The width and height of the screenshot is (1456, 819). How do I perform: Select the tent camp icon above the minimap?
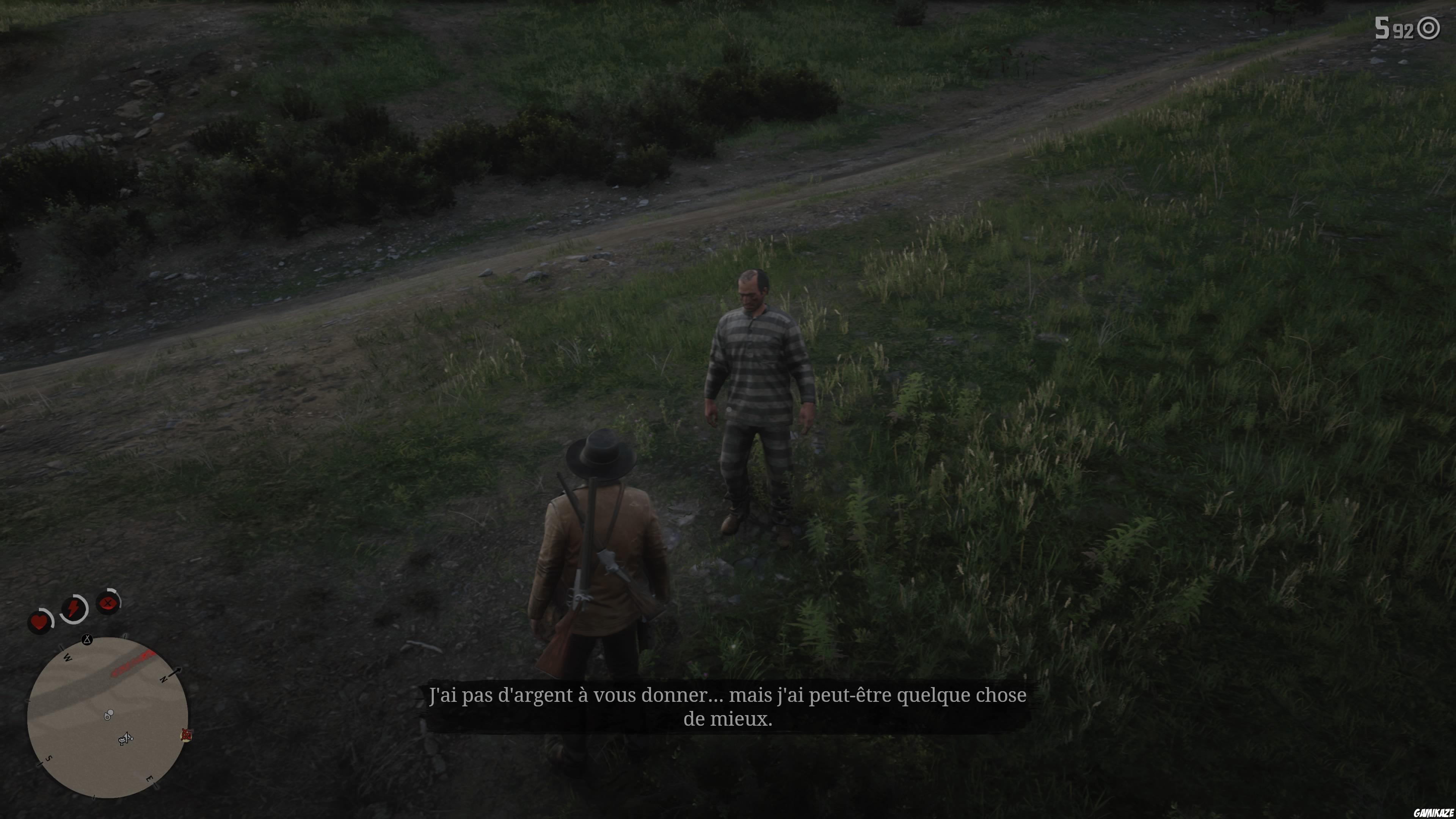(87, 640)
